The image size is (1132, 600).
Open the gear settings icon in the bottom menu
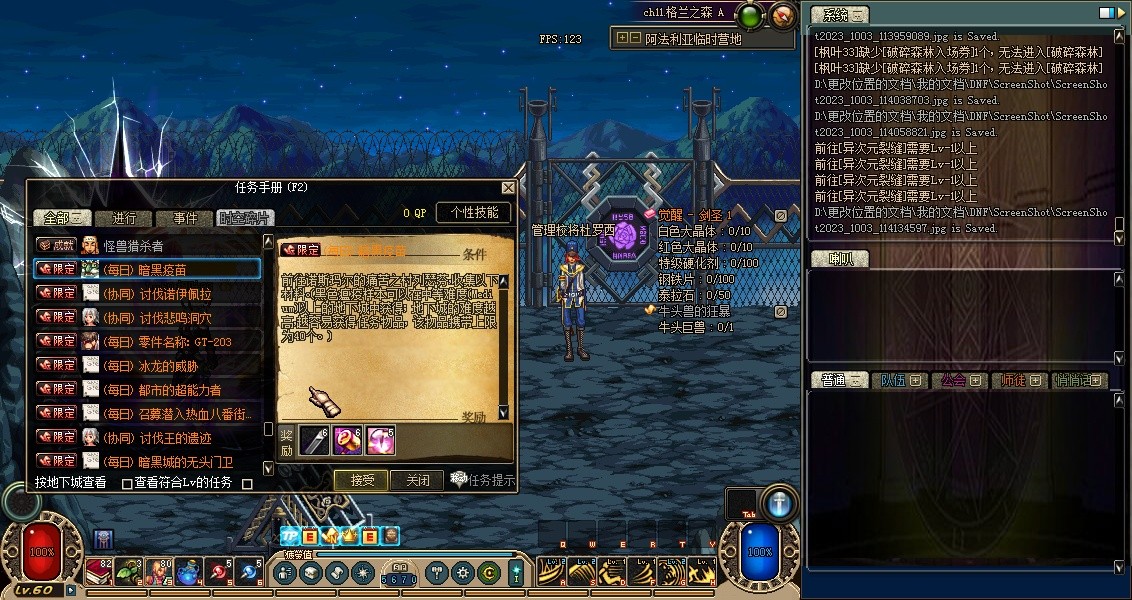pyautogui.click(x=462, y=573)
